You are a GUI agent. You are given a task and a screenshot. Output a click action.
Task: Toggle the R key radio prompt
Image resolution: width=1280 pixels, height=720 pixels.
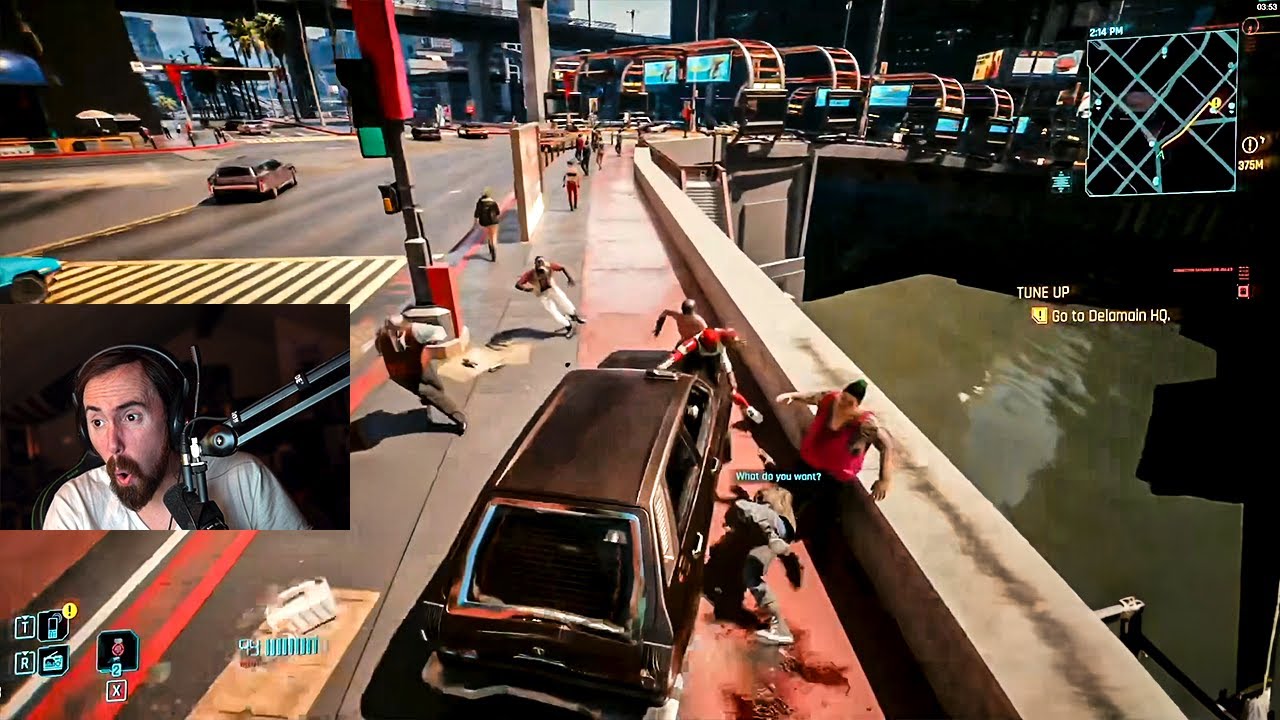coord(24,661)
